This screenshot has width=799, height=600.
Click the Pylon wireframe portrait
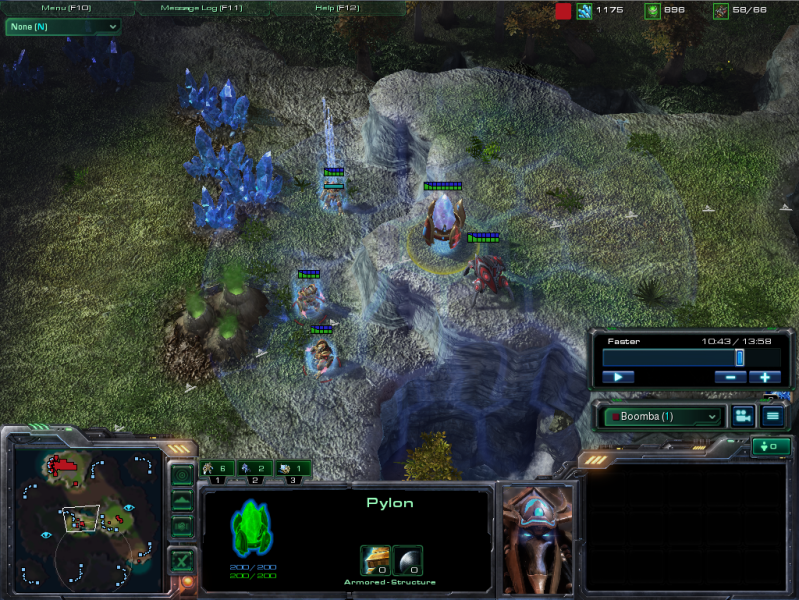pyautogui.click(x=252, y=528)
